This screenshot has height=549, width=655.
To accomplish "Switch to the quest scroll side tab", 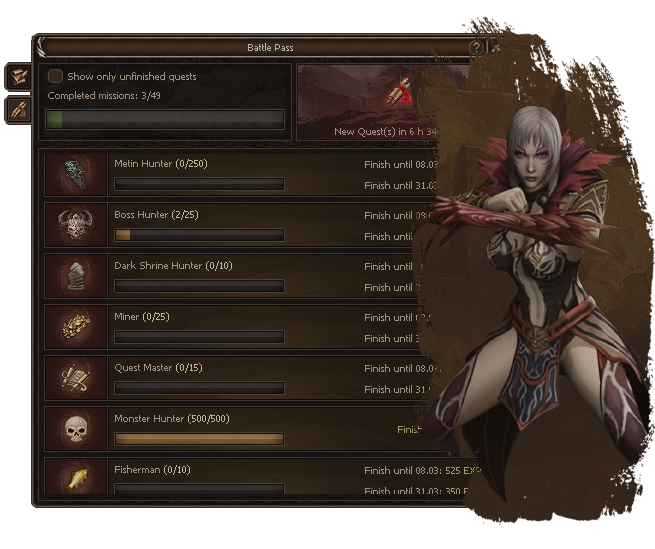I will click(18, 76).
